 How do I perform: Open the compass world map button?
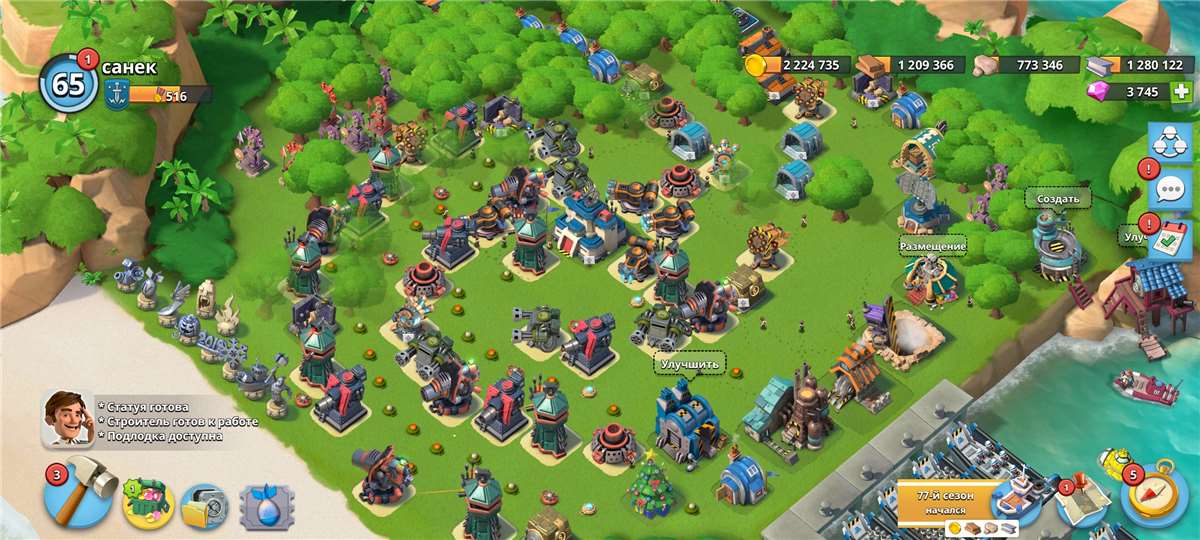pos(1153,494)
